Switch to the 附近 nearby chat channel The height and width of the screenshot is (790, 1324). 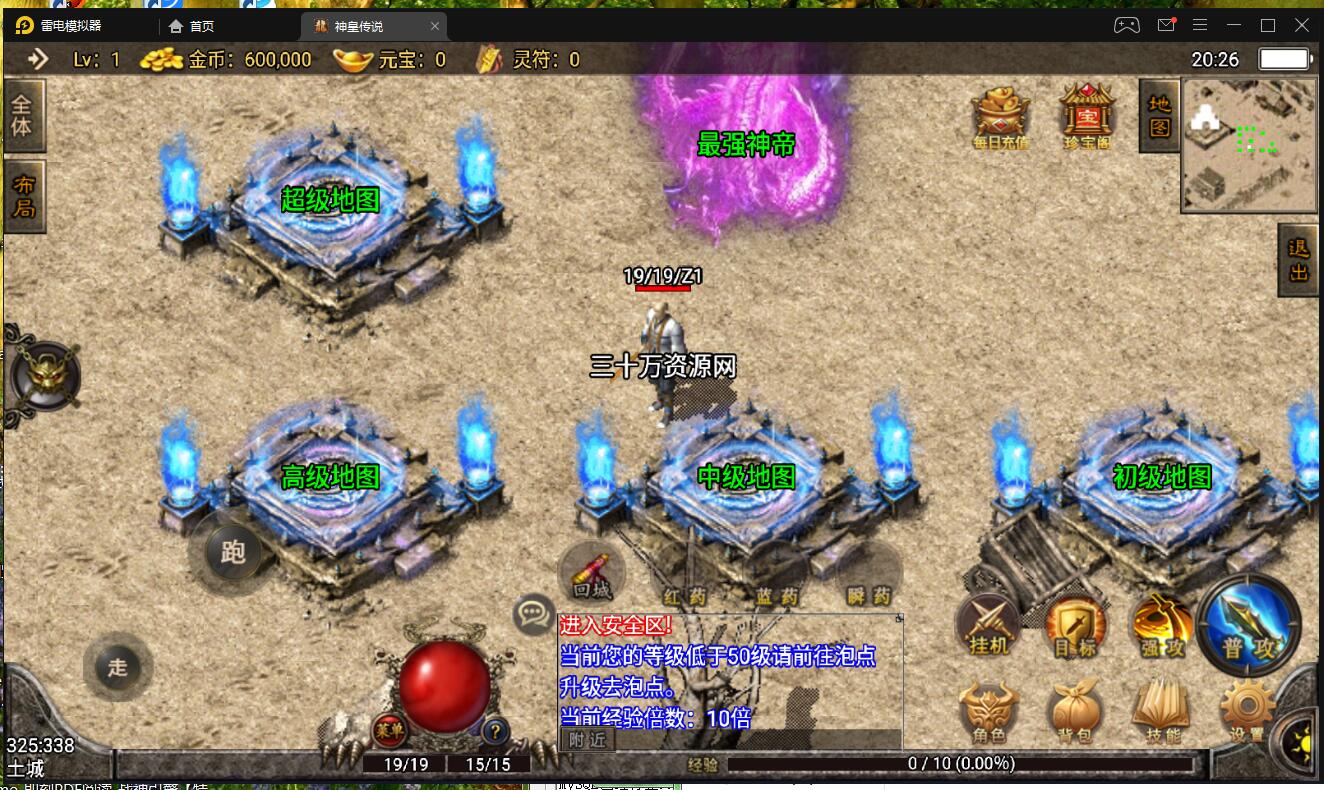(587, 740)
